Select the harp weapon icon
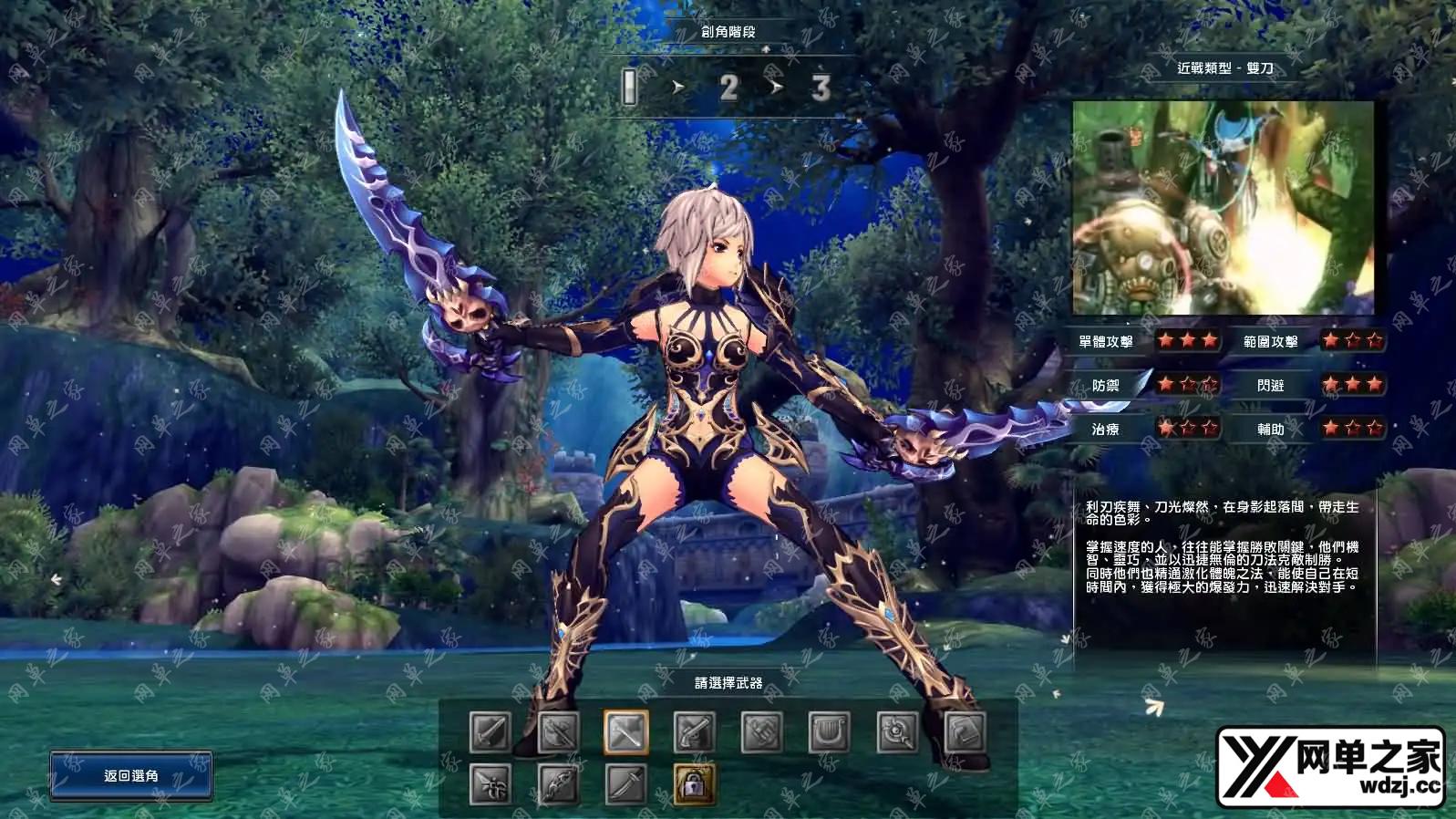The image size is (1456, 819). click(830, 731)
